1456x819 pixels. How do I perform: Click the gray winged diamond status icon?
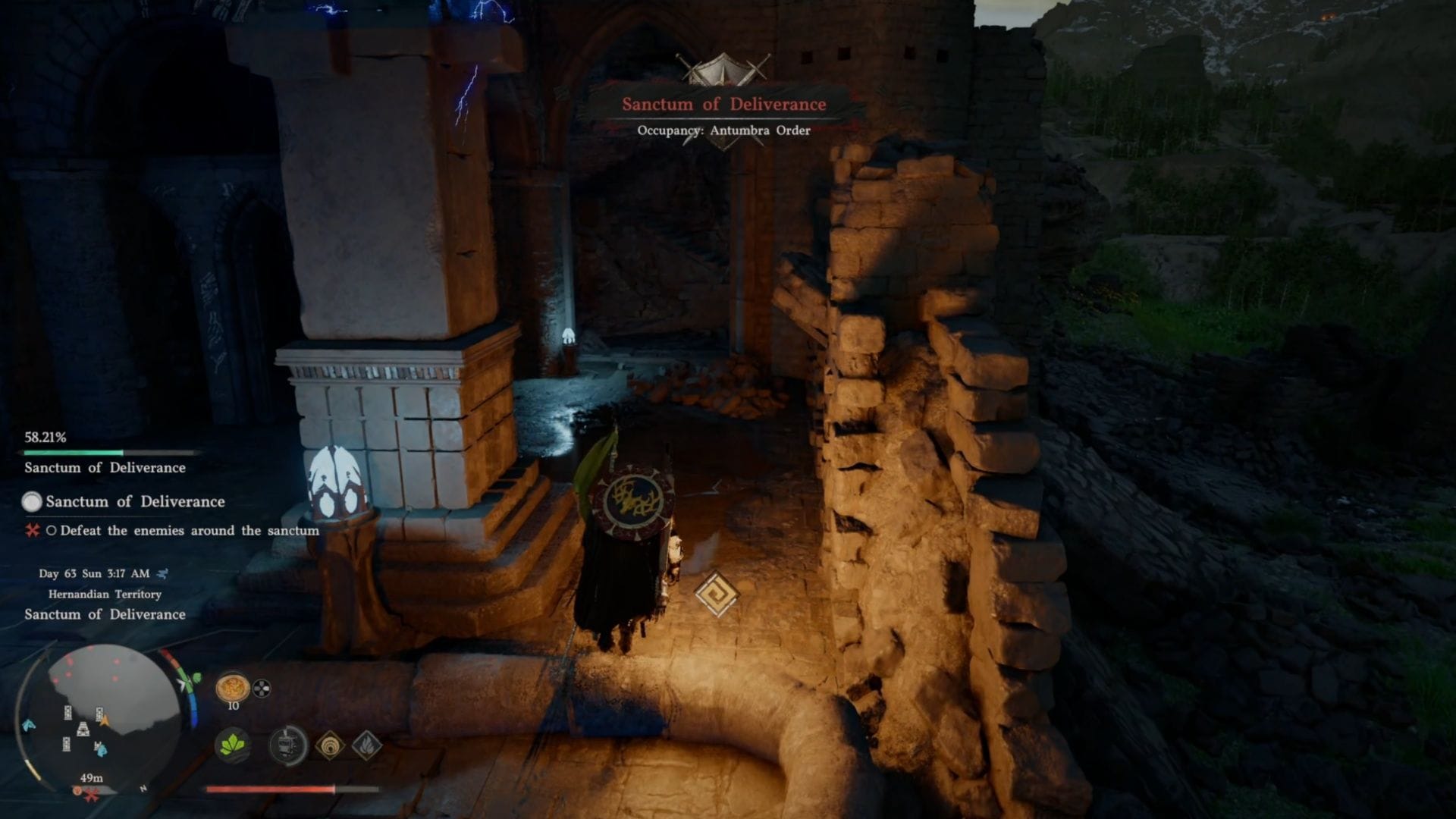point(368,745)
